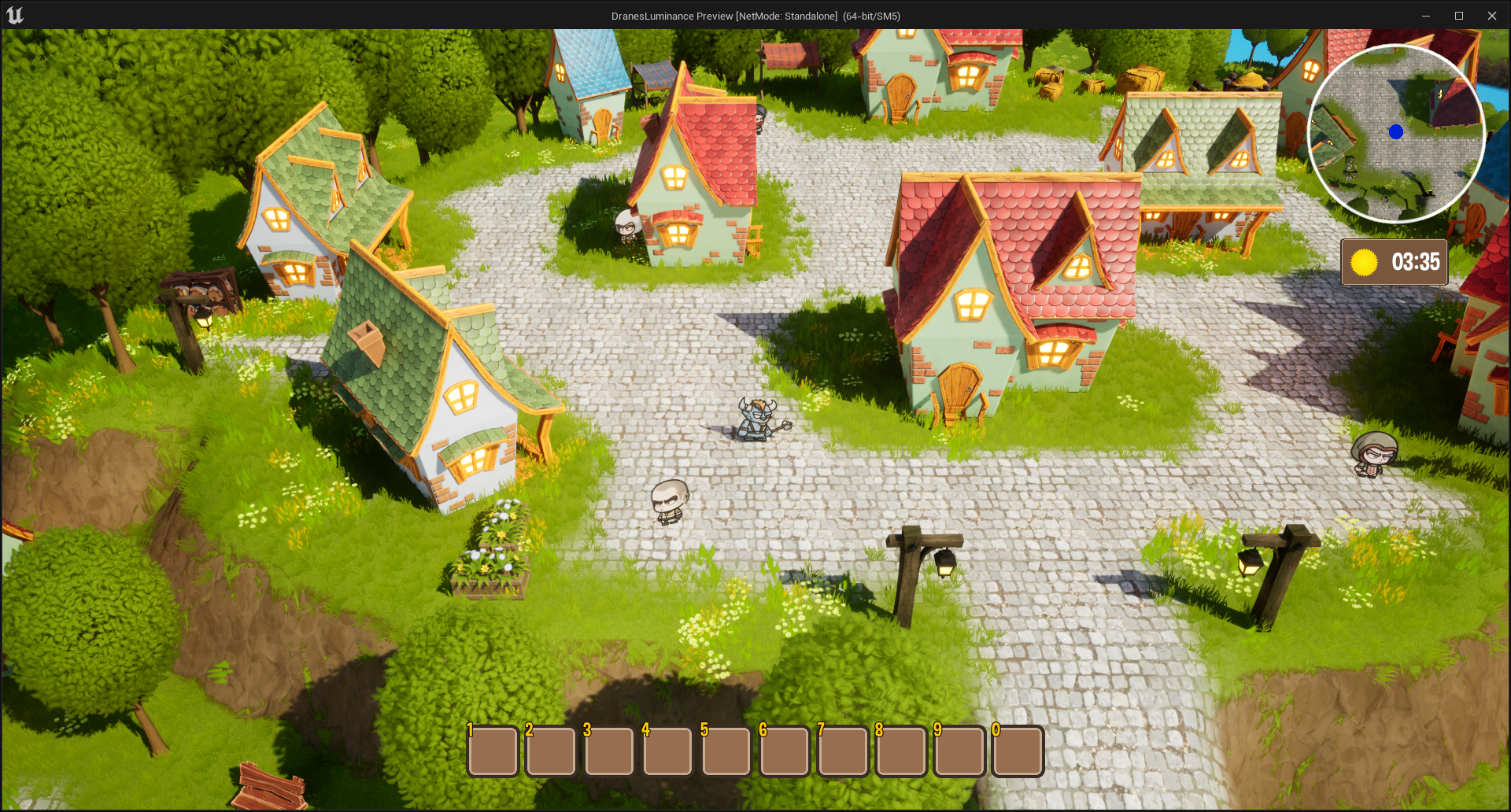
Task: Close the DranesLuminance Preview window
Action: coord(1492,16)
